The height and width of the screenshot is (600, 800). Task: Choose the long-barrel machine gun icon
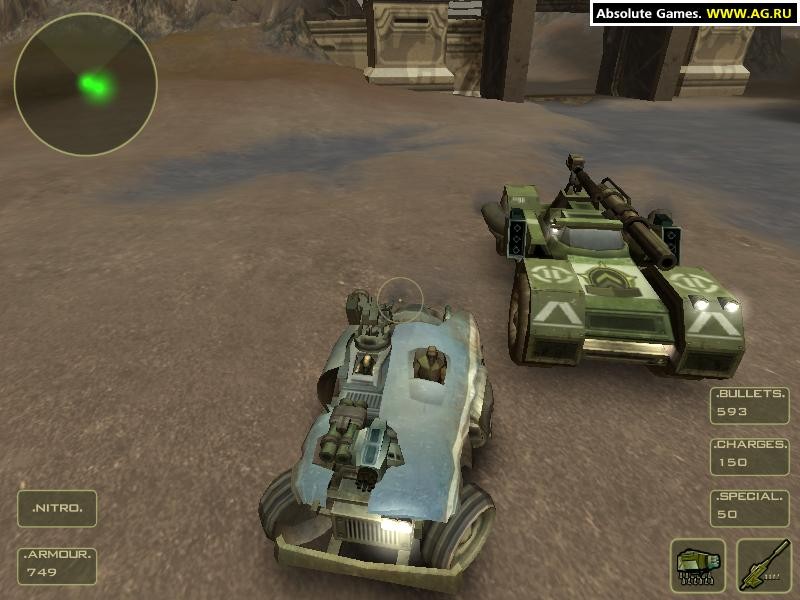coord(763,565)
